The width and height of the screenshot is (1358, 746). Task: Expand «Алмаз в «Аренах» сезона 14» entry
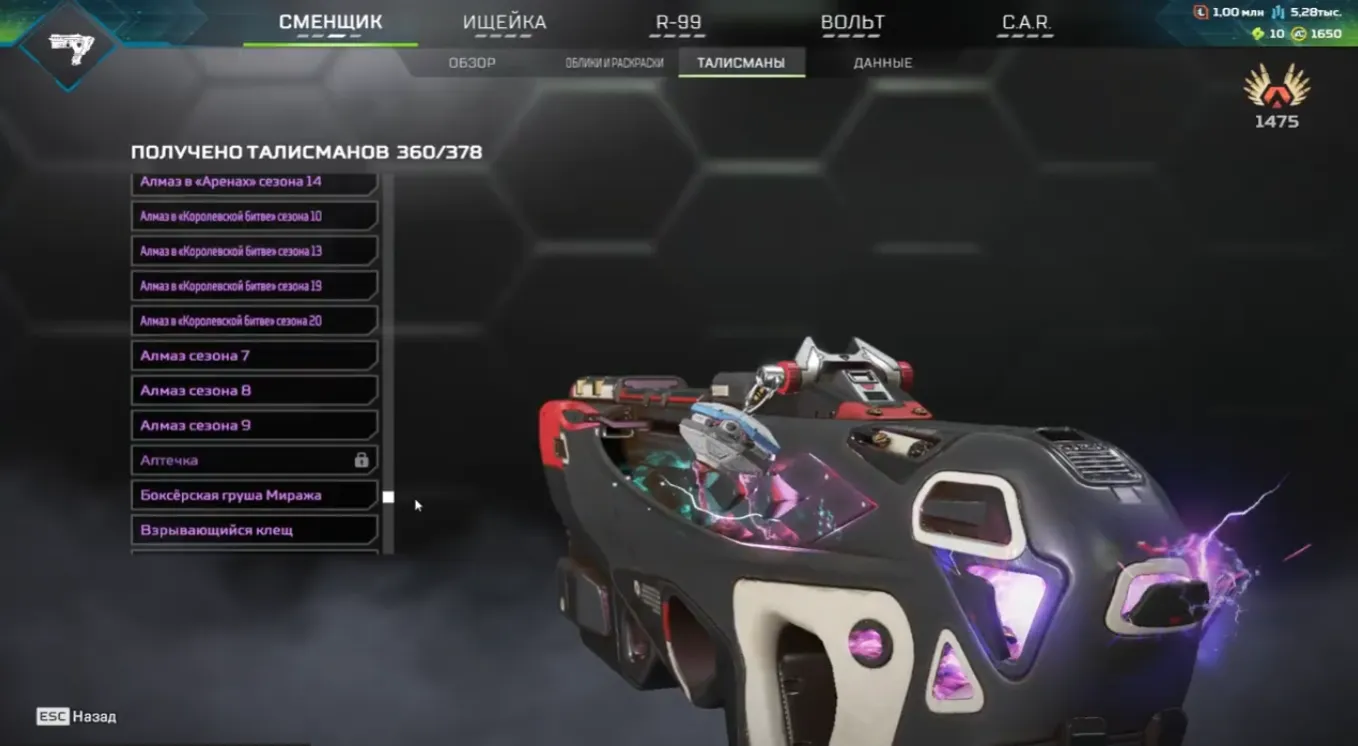253,181
